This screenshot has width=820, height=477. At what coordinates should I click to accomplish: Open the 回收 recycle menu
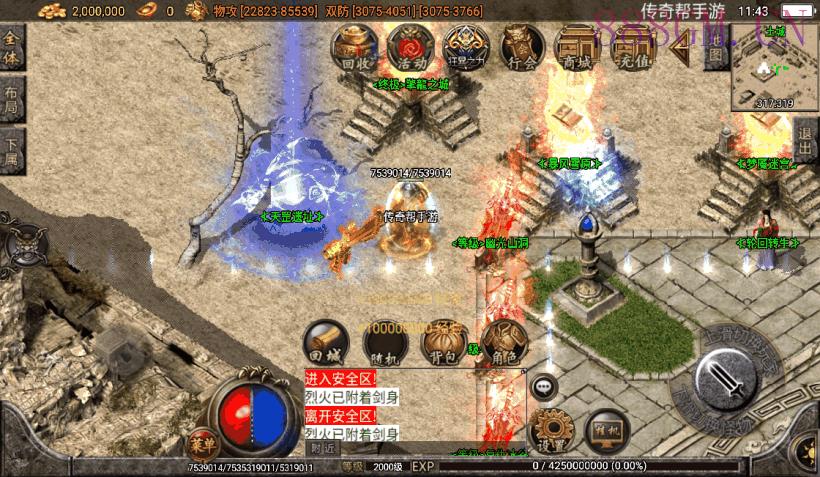point(356,47)
